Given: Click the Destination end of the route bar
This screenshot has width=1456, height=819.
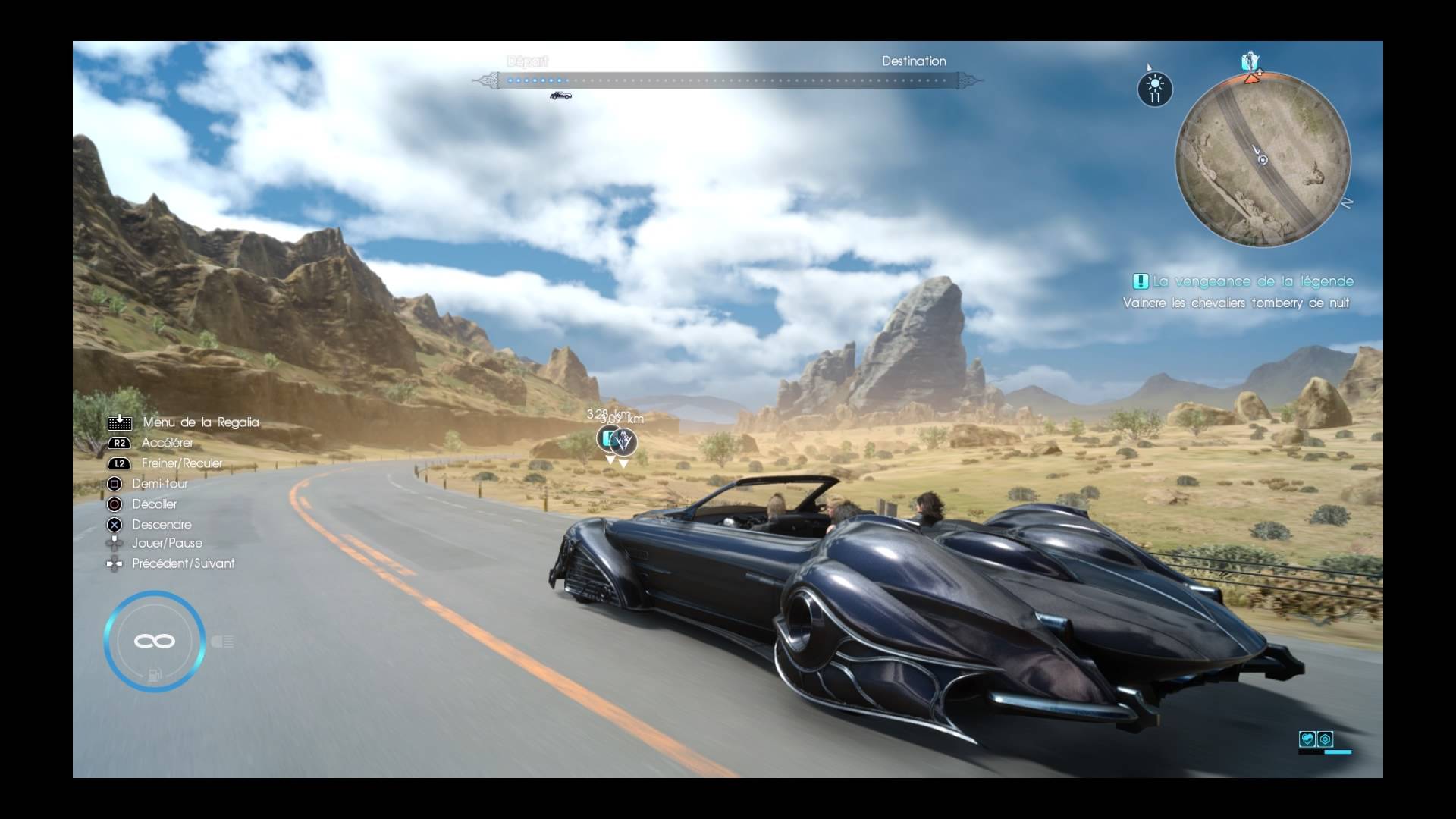Looking at the screenshot, I should click(913, 61).
